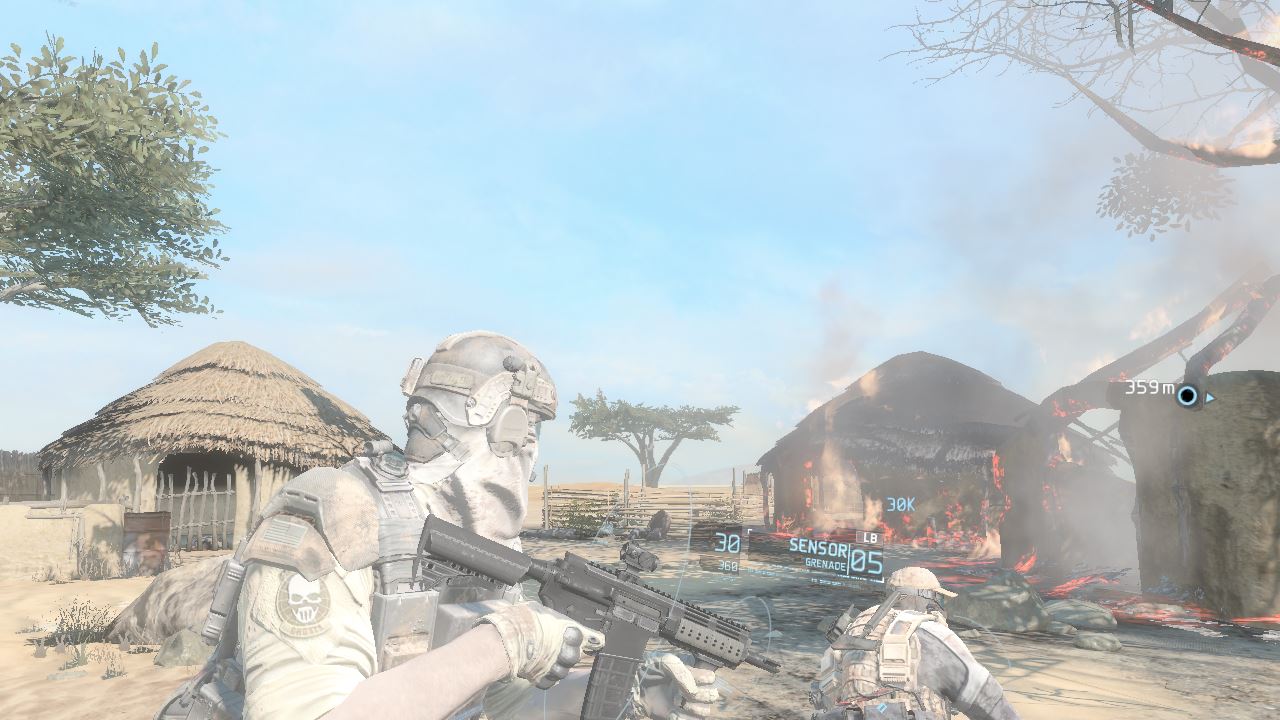The image size is (1280, 720).
Task: Click the triangle direction arrow beside the waypoint
Action: [1208, 398]
